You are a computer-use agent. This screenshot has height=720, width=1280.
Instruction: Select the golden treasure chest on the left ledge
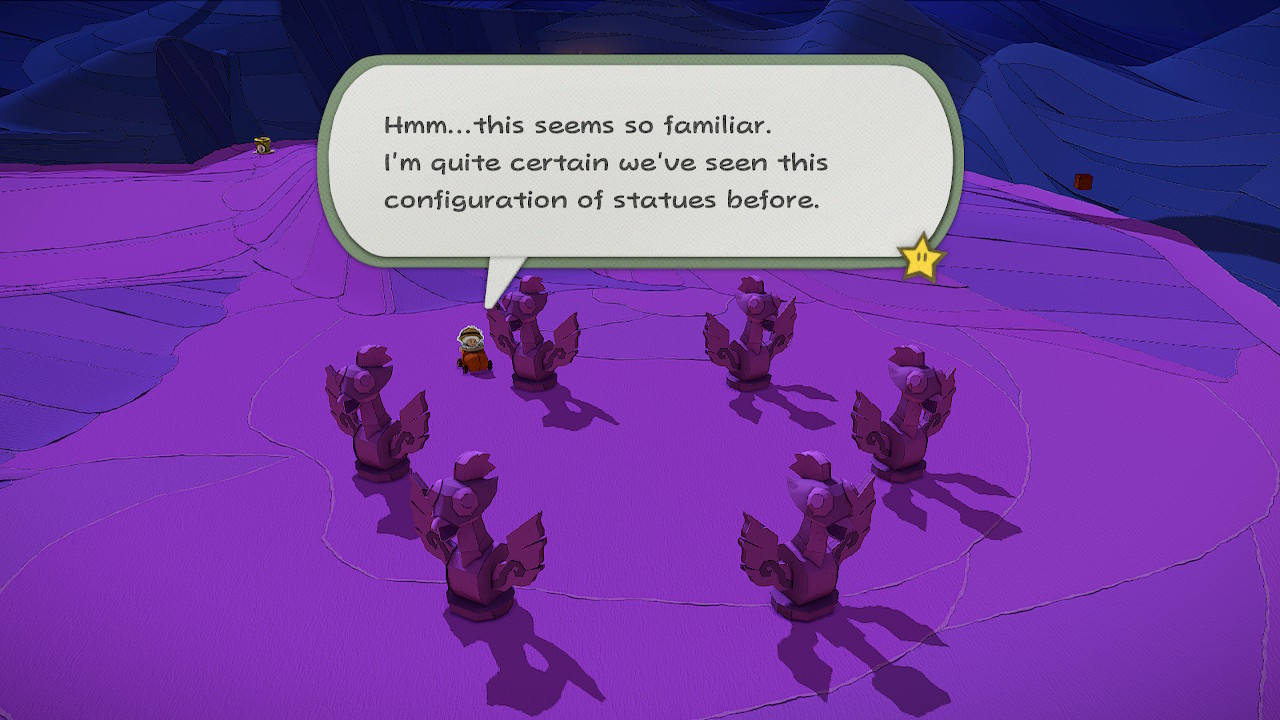click(262, 146)
